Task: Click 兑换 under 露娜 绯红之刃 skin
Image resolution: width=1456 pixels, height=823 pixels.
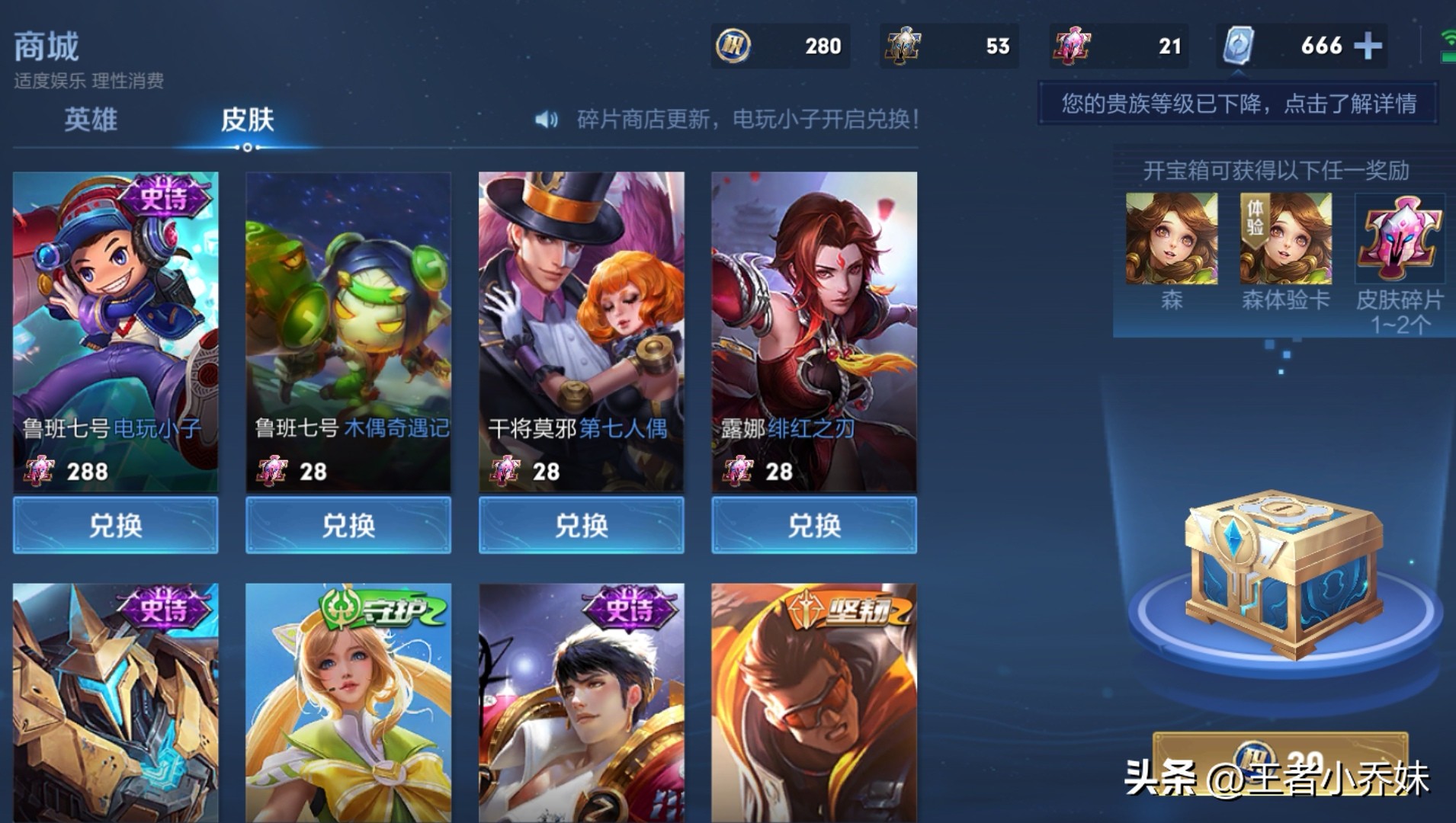Action: (813, 526)
